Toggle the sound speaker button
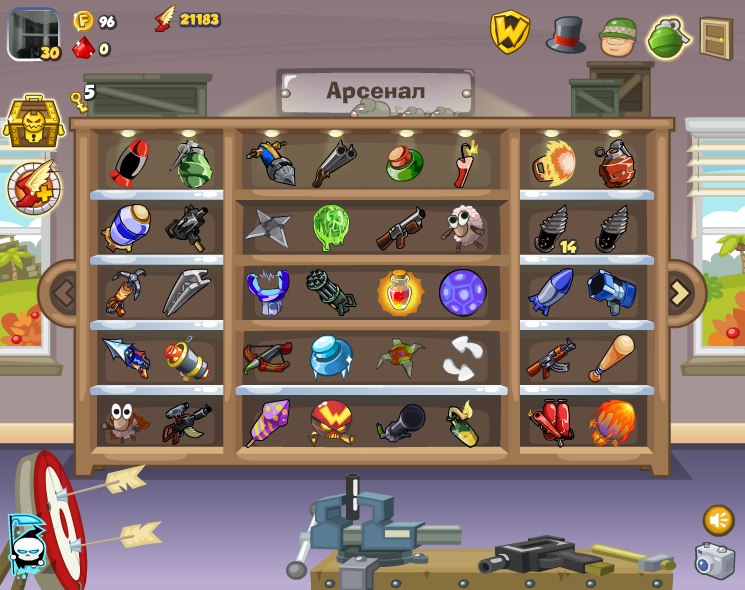 [718, 520]
